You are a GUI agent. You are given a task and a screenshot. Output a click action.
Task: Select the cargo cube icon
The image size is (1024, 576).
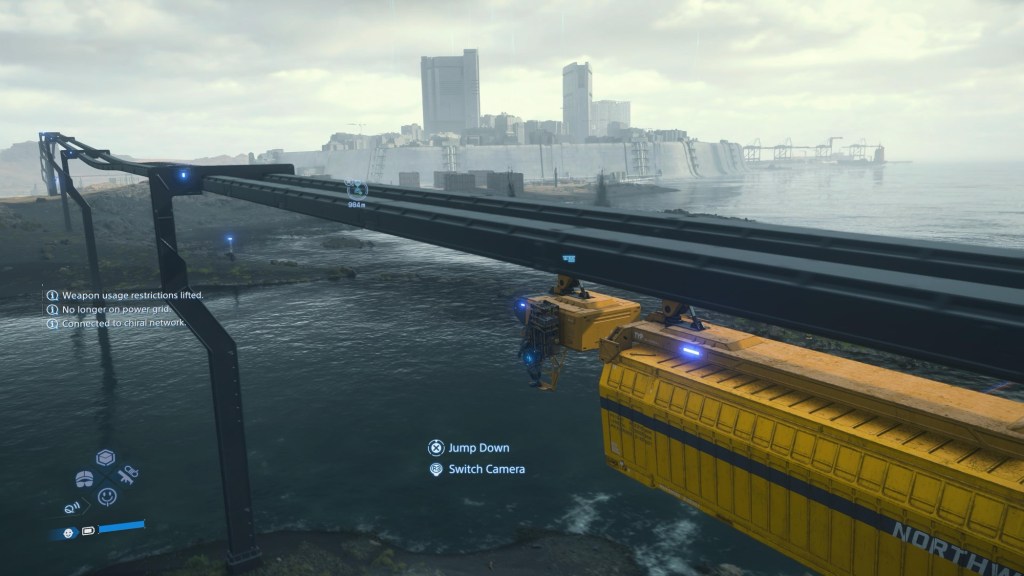105,458
